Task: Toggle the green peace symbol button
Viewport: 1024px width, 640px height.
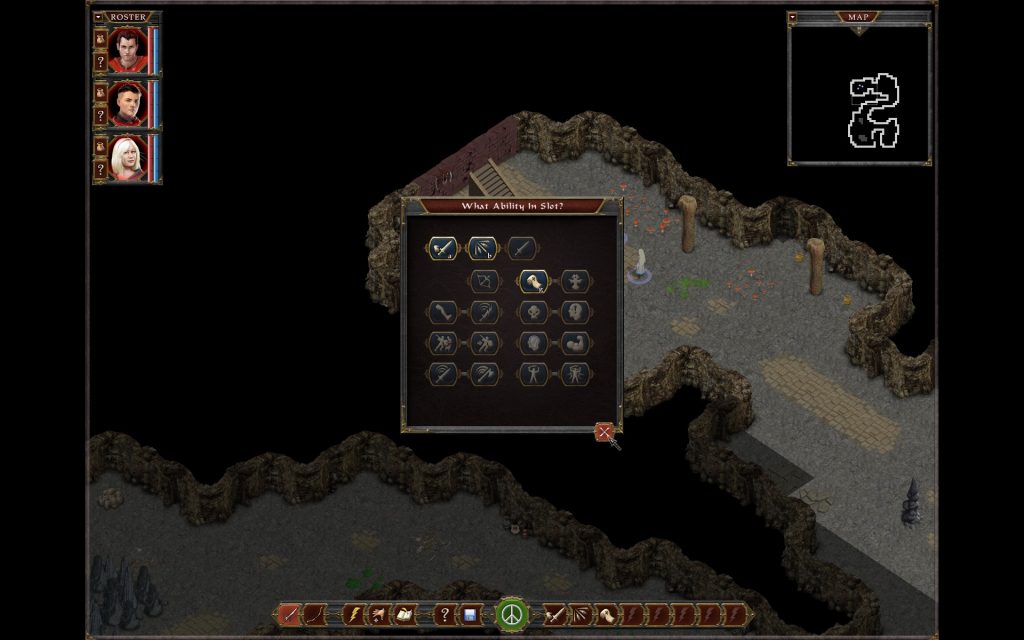Action: (512, 613)
